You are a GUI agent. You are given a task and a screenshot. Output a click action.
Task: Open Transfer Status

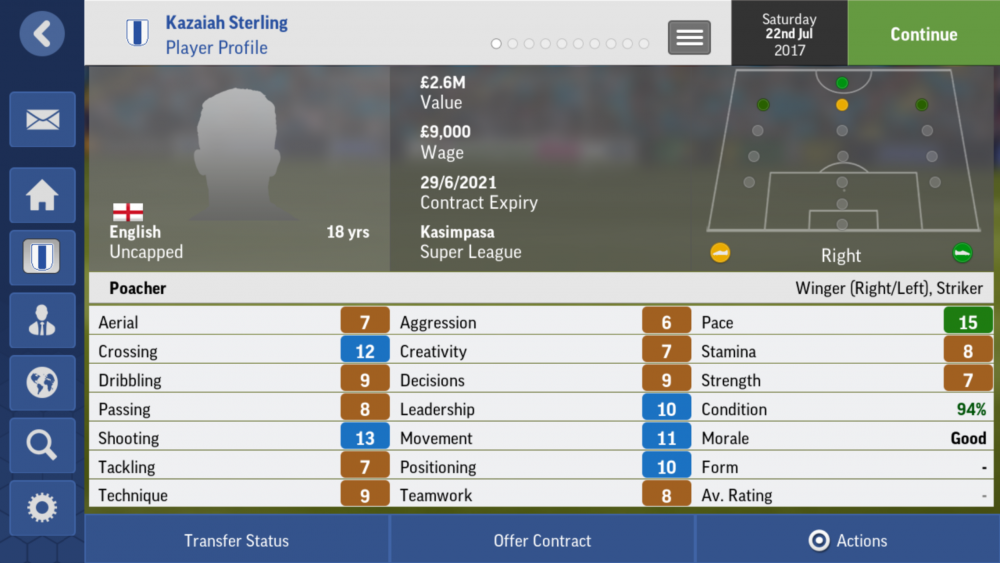coord(236,540)
